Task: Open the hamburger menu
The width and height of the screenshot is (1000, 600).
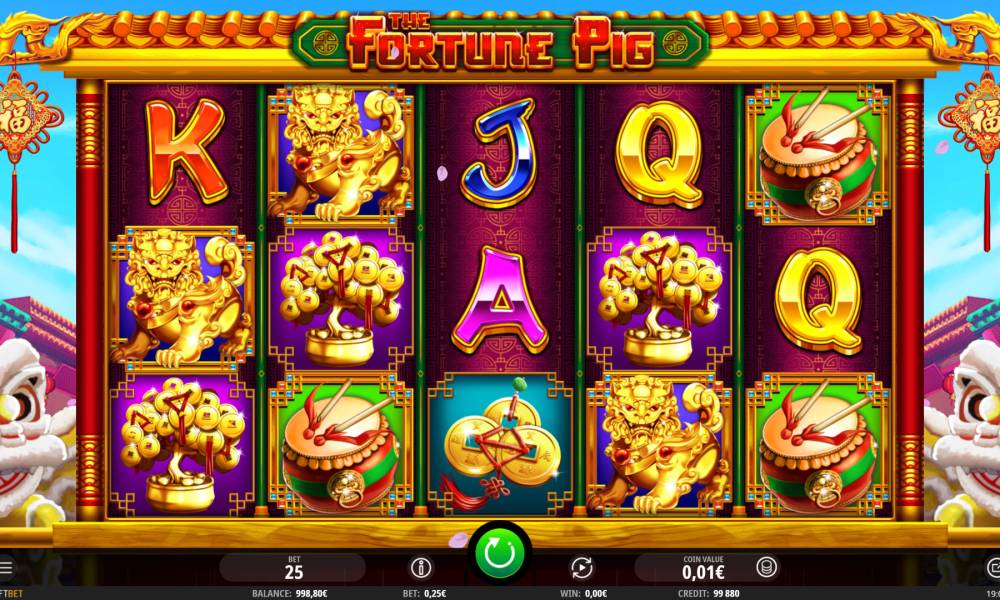Action: pyautogui.click(x=6, y=568)
